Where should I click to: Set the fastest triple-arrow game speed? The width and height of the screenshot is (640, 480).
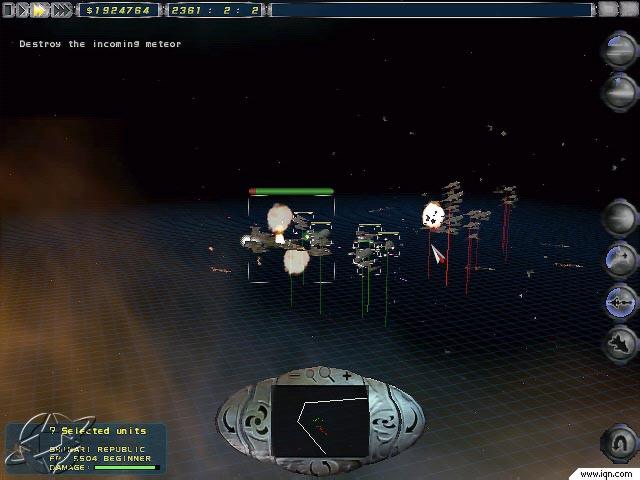pos(62,10)
